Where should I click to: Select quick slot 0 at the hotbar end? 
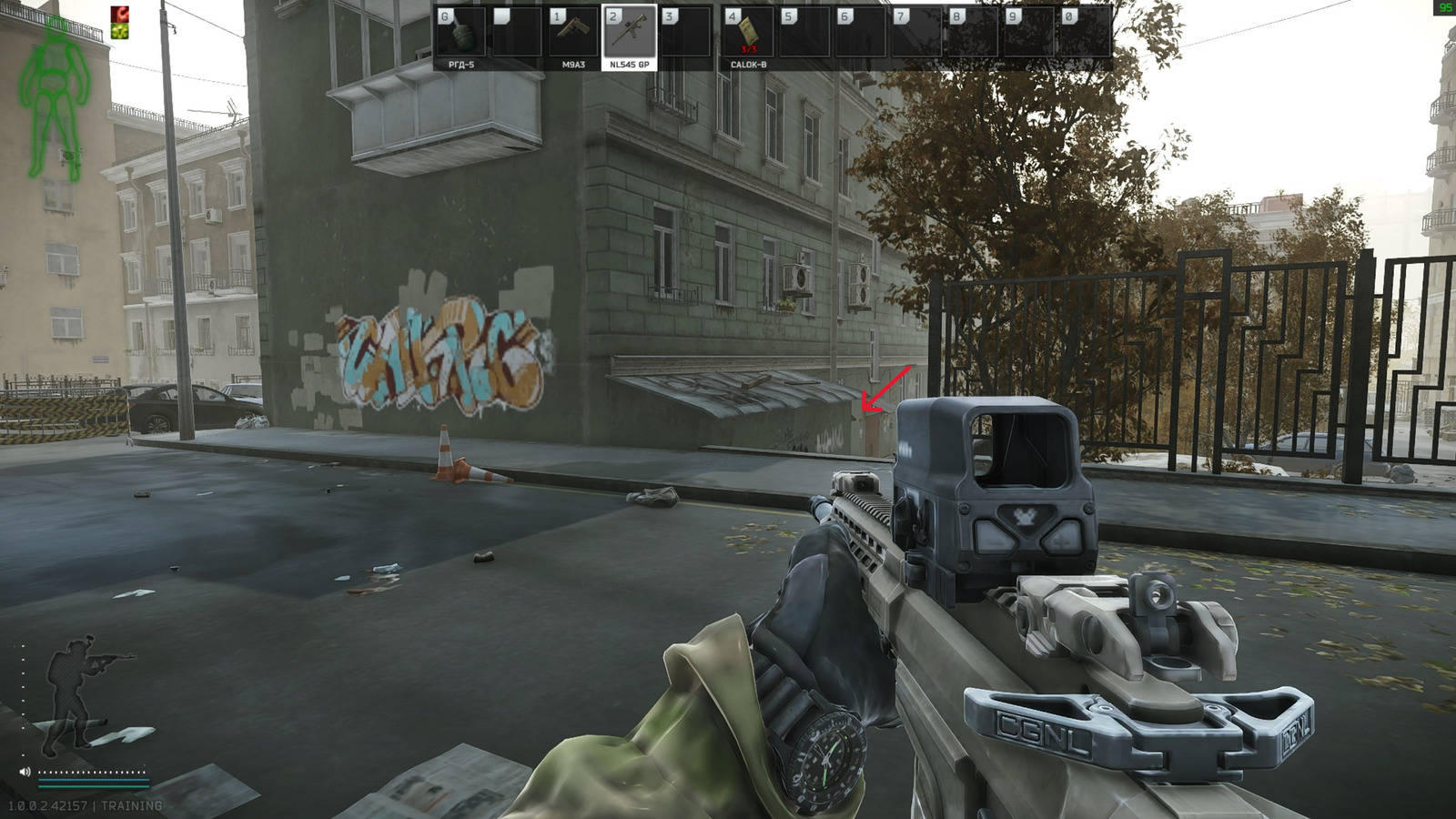click(x=1087, y=30)
